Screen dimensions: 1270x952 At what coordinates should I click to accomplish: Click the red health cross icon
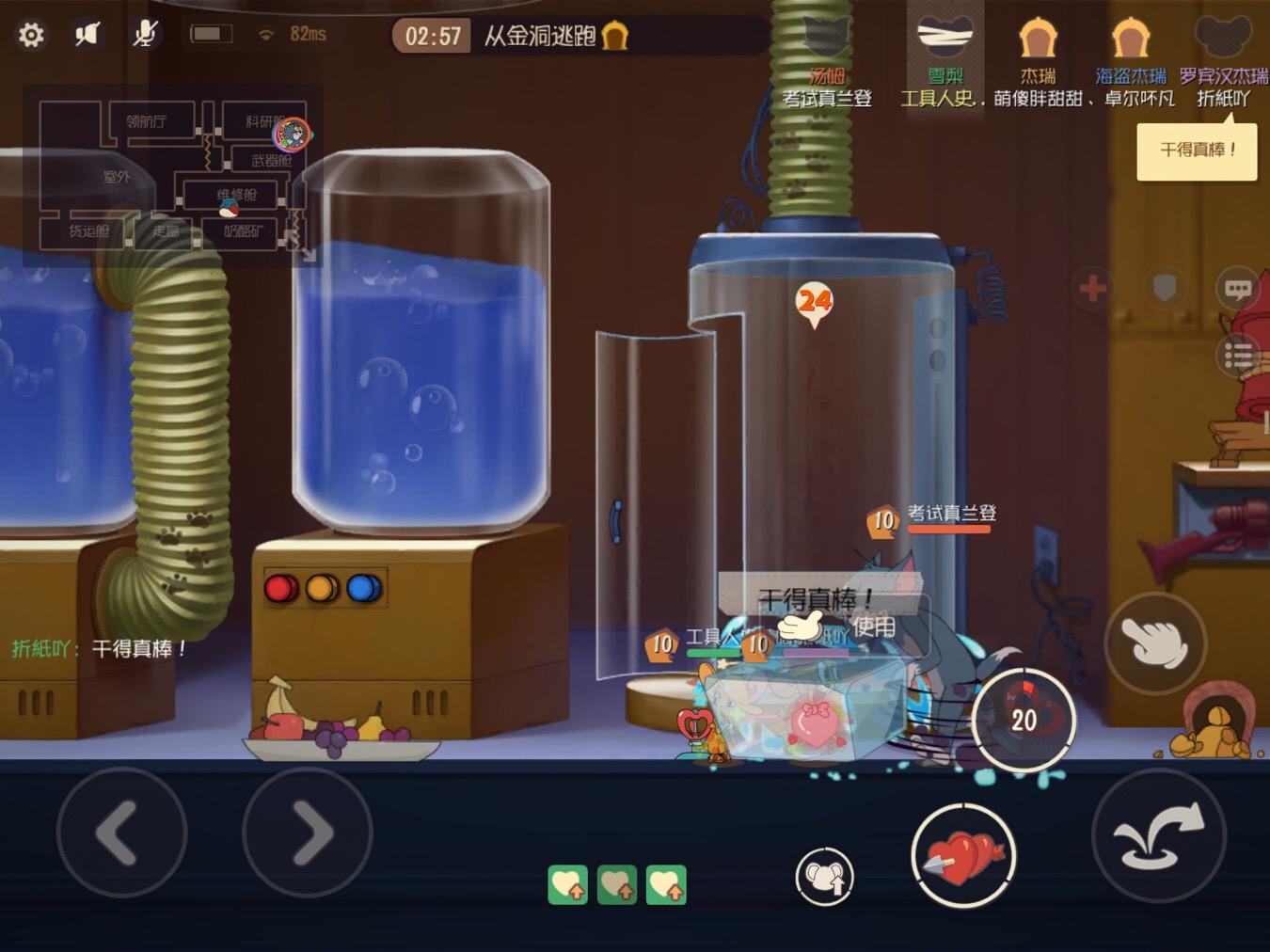[x=1093, y=290]
